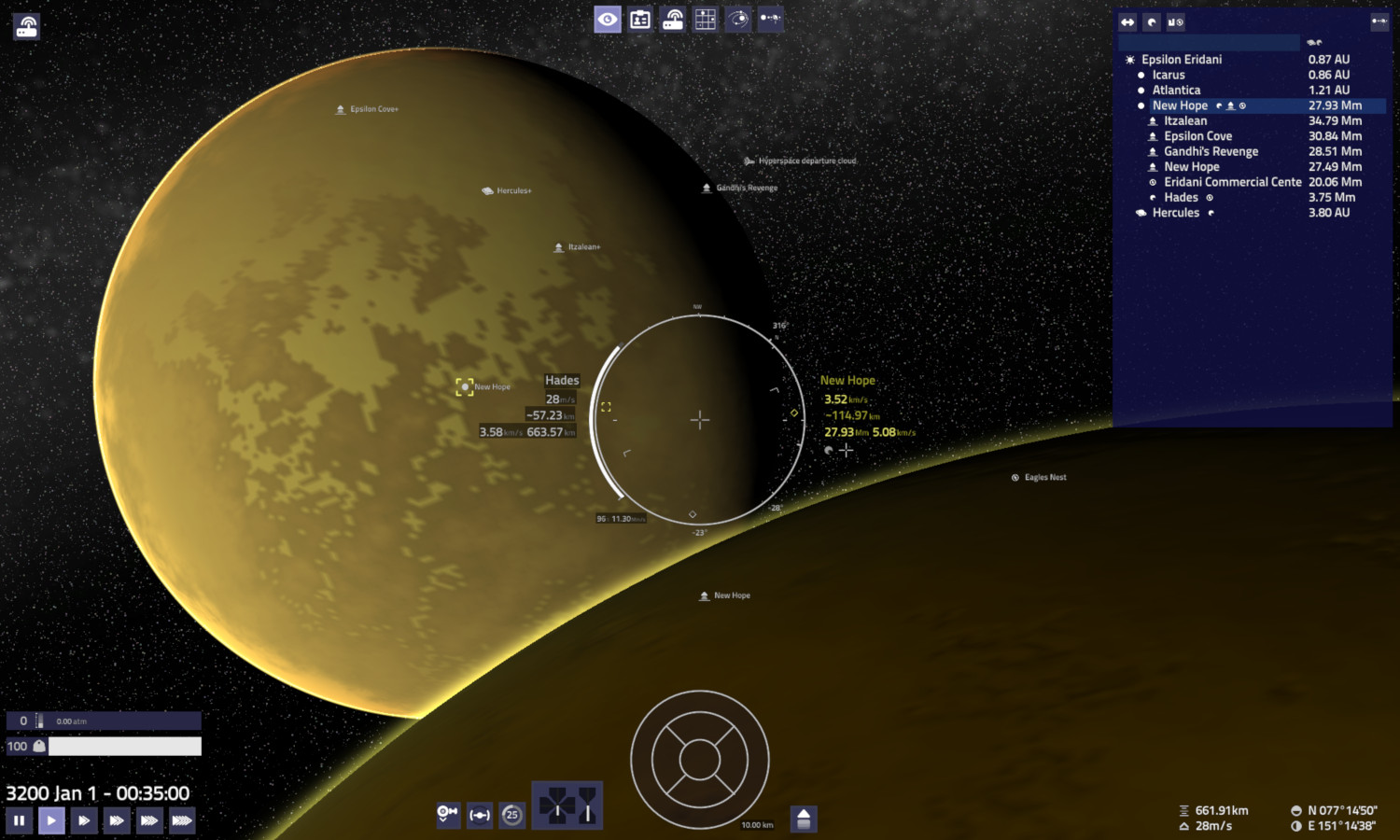Select the radio communications icon
The width and height of the screenshot is (1400, 840).
click(673, 19)
